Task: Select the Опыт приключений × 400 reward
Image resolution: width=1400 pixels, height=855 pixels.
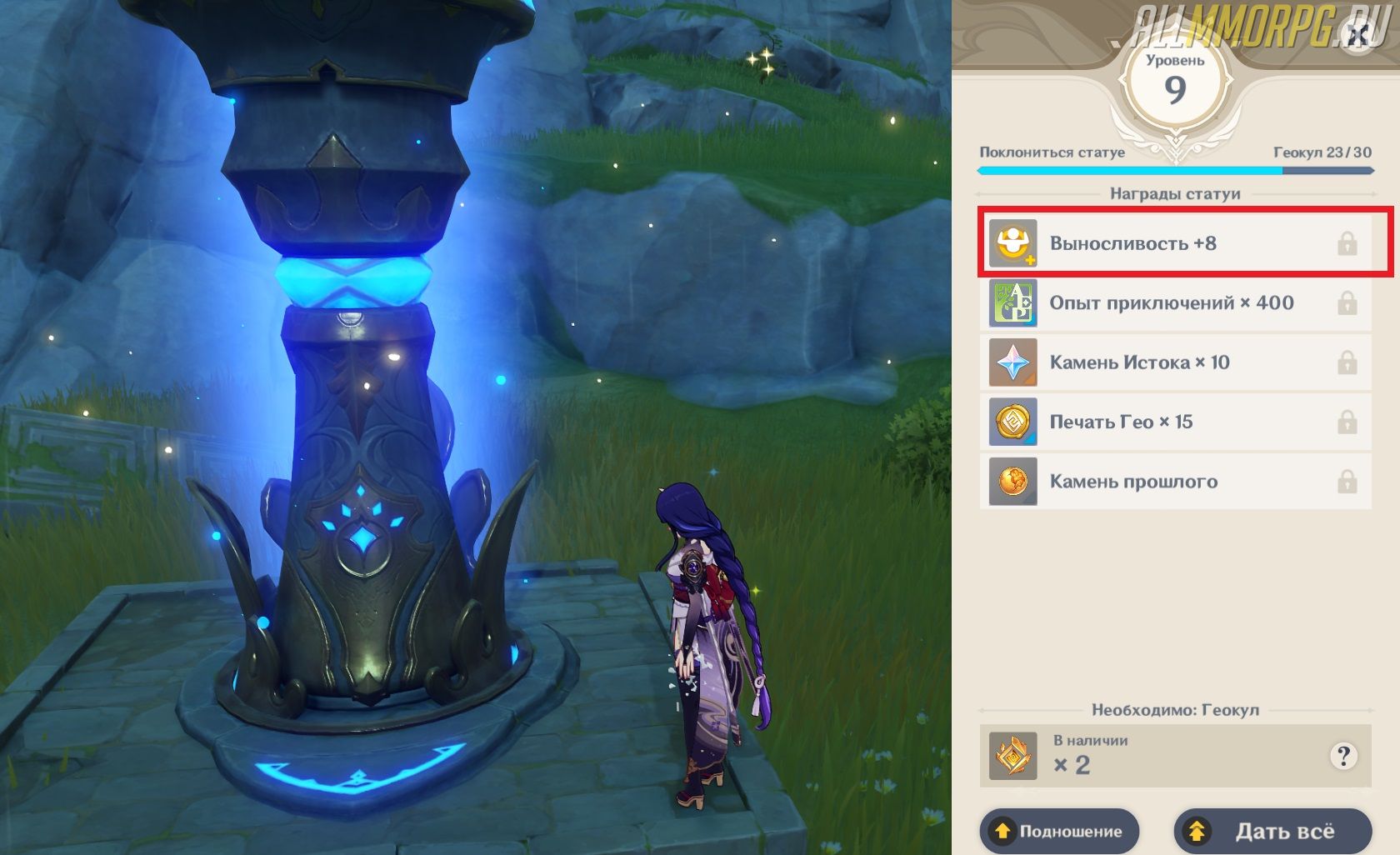Action: 1175,303
